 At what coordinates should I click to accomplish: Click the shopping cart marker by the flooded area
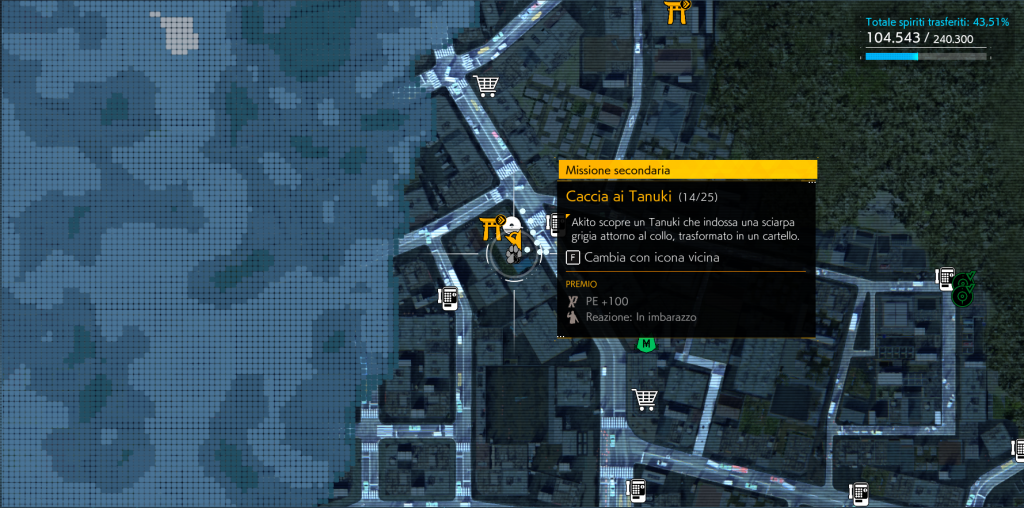coord(487,86)
